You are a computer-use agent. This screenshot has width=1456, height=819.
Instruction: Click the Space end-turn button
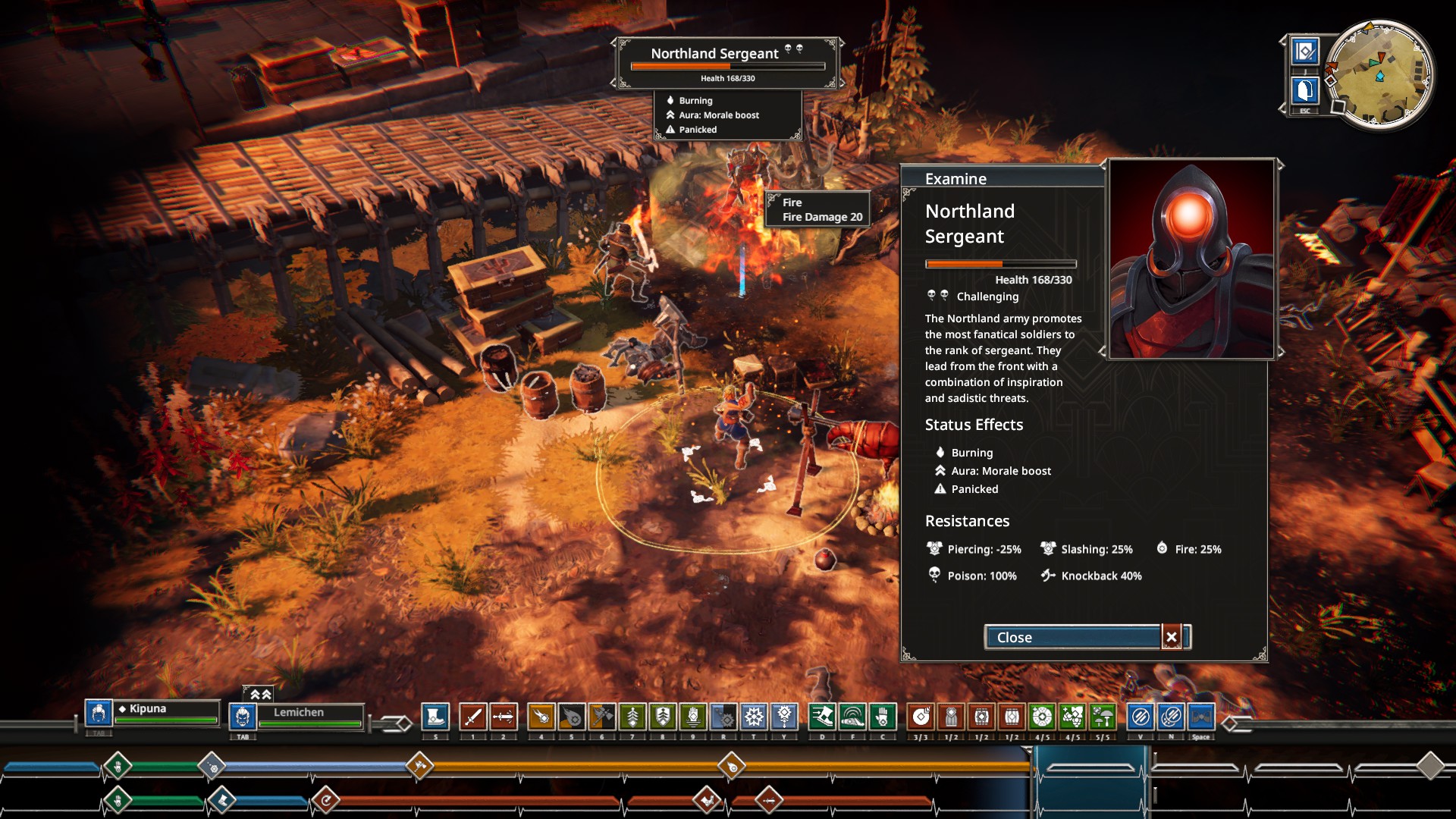click(x=1201, y=716)
